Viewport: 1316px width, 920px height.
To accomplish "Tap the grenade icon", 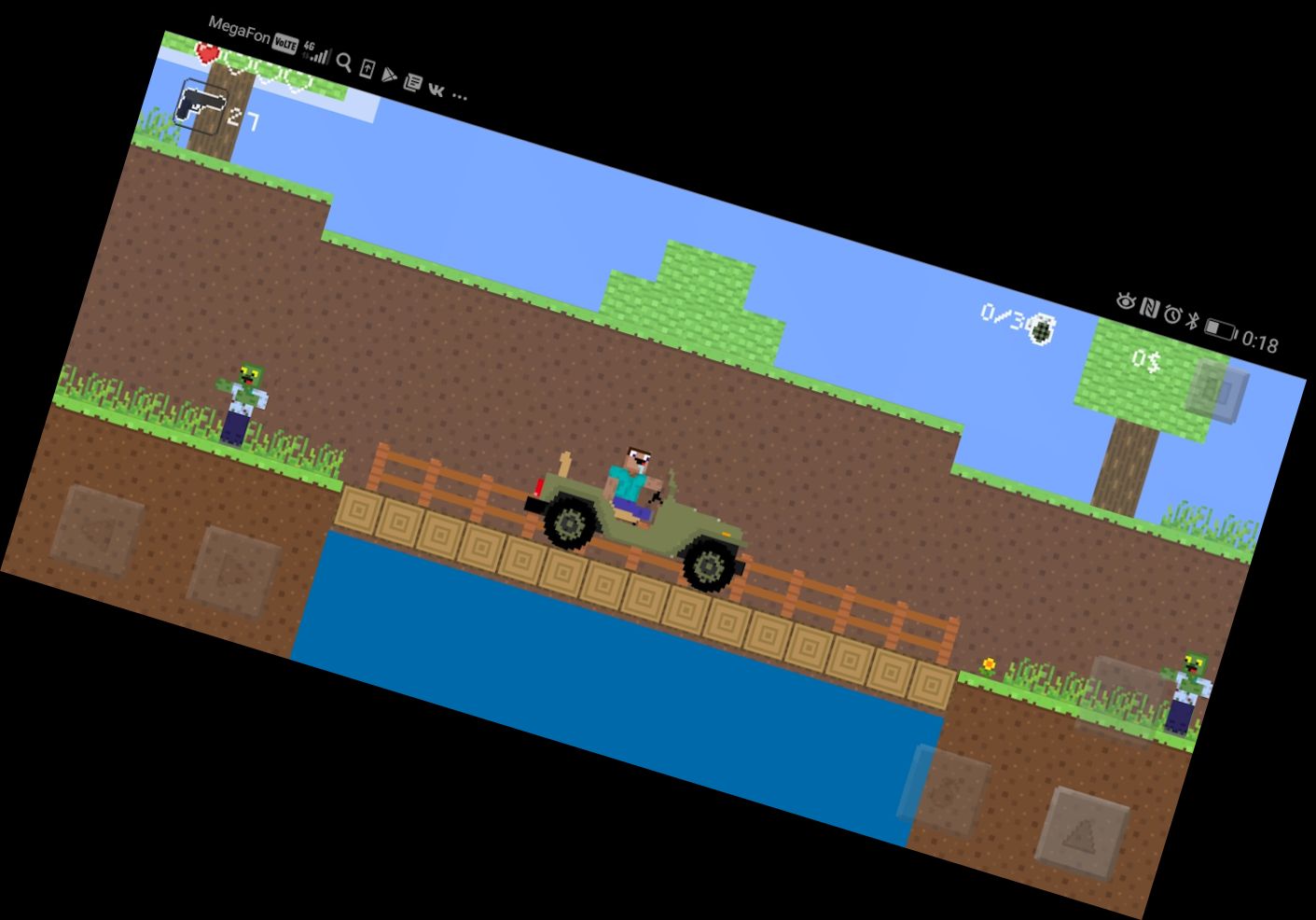I will pos(1042,328).
